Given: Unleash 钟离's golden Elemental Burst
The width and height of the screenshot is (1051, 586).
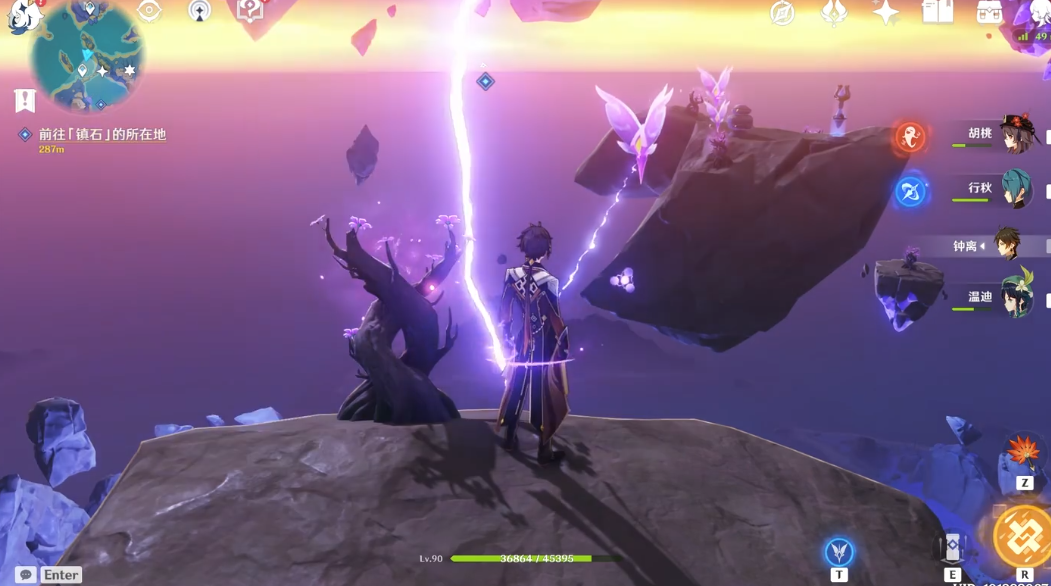Looking at the screenshot, I should tap(1024, 537).
